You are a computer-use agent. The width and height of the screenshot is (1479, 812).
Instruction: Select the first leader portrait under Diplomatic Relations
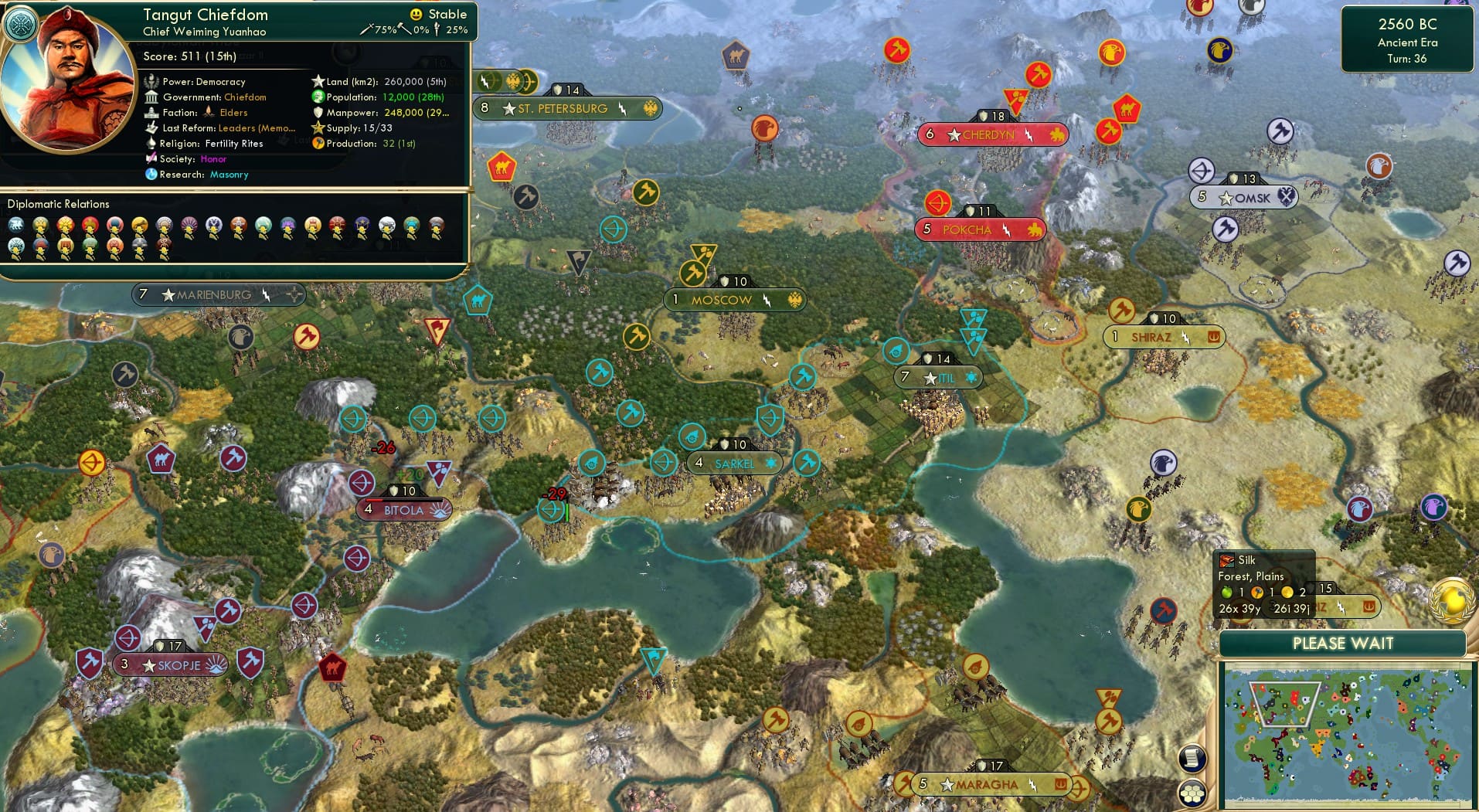click(17, 225)
